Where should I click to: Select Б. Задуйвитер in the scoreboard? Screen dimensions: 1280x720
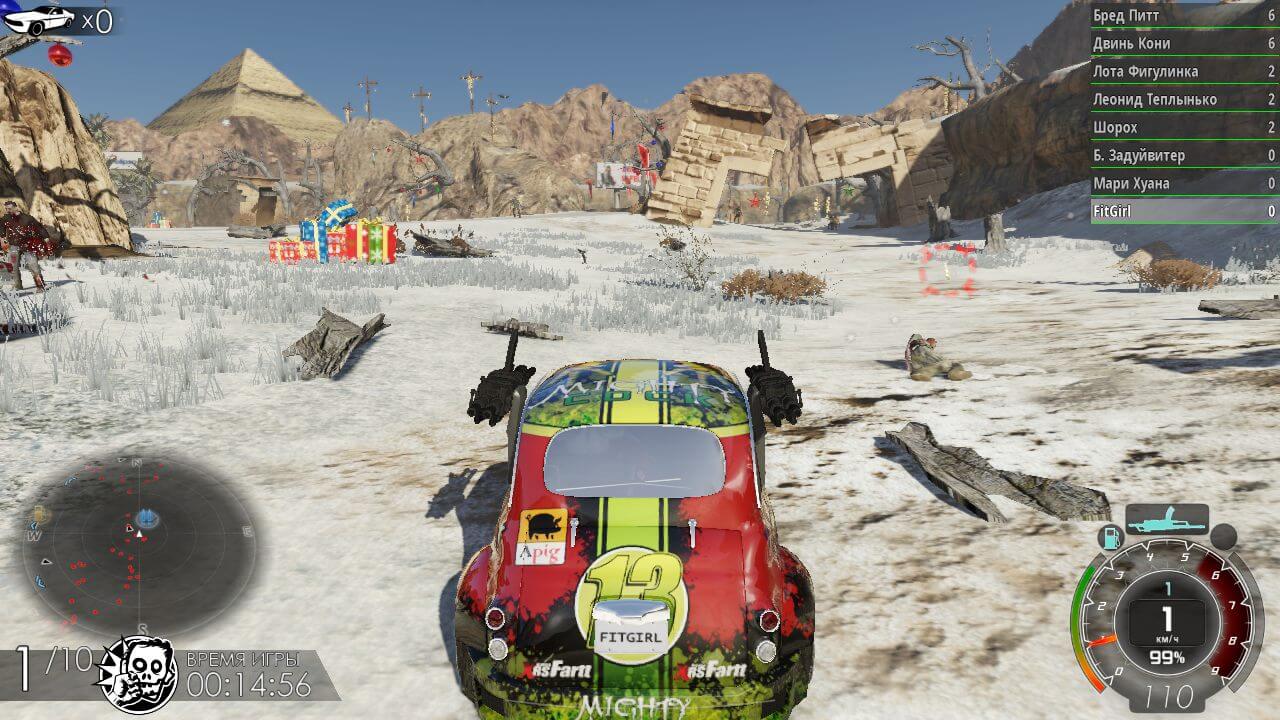tap(1184, 155)
